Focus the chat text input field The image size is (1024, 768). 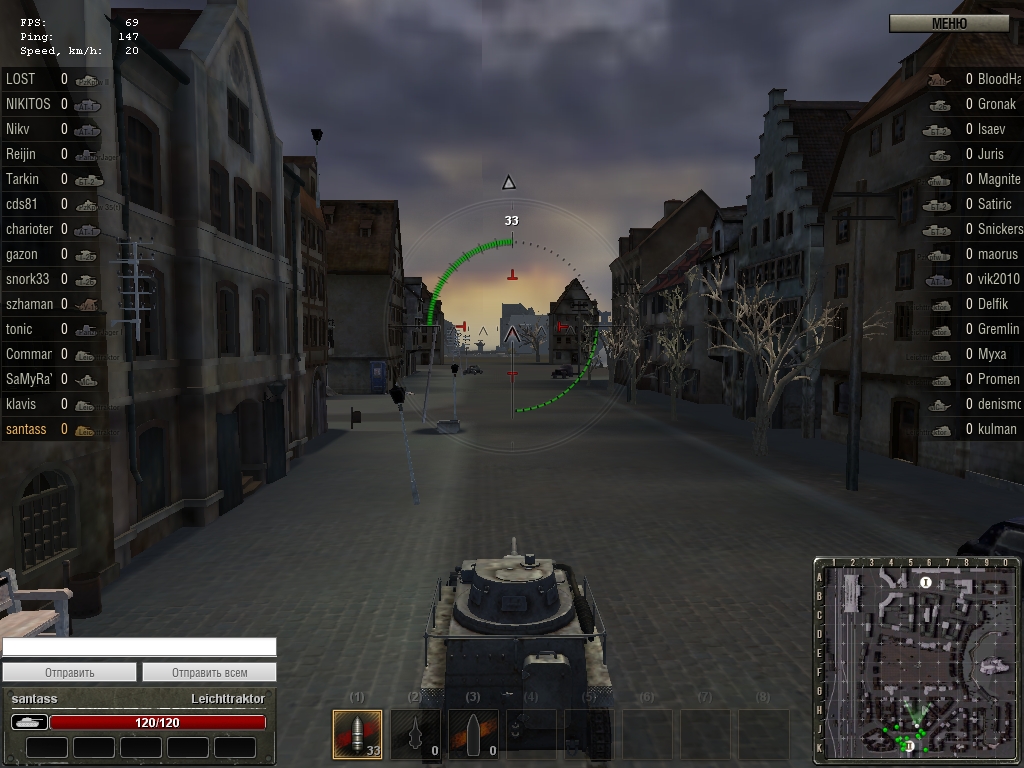click(139, 647)
